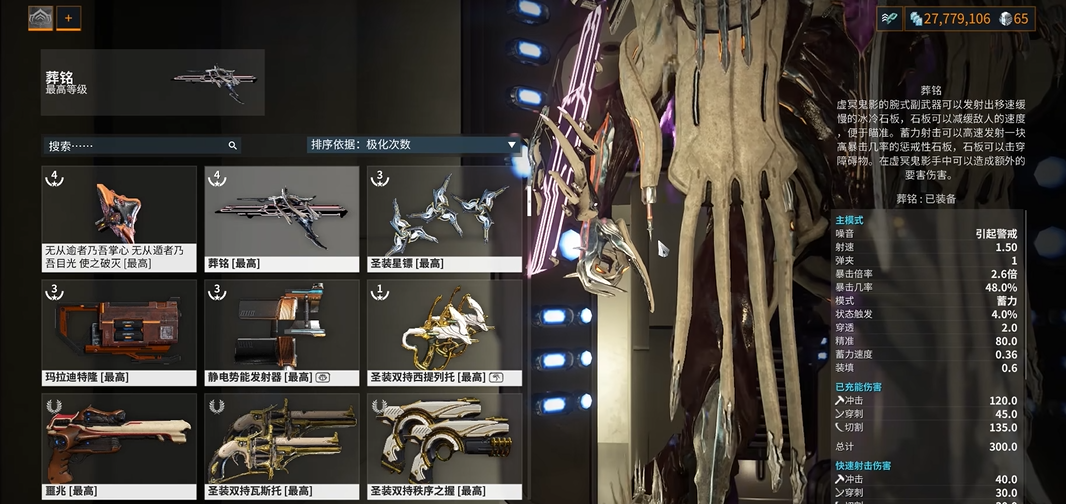Image resolution: width=1066 pixels, height=504 pixels.
Task: Open the credits and platinum balance panel
Action: point(970,18)
